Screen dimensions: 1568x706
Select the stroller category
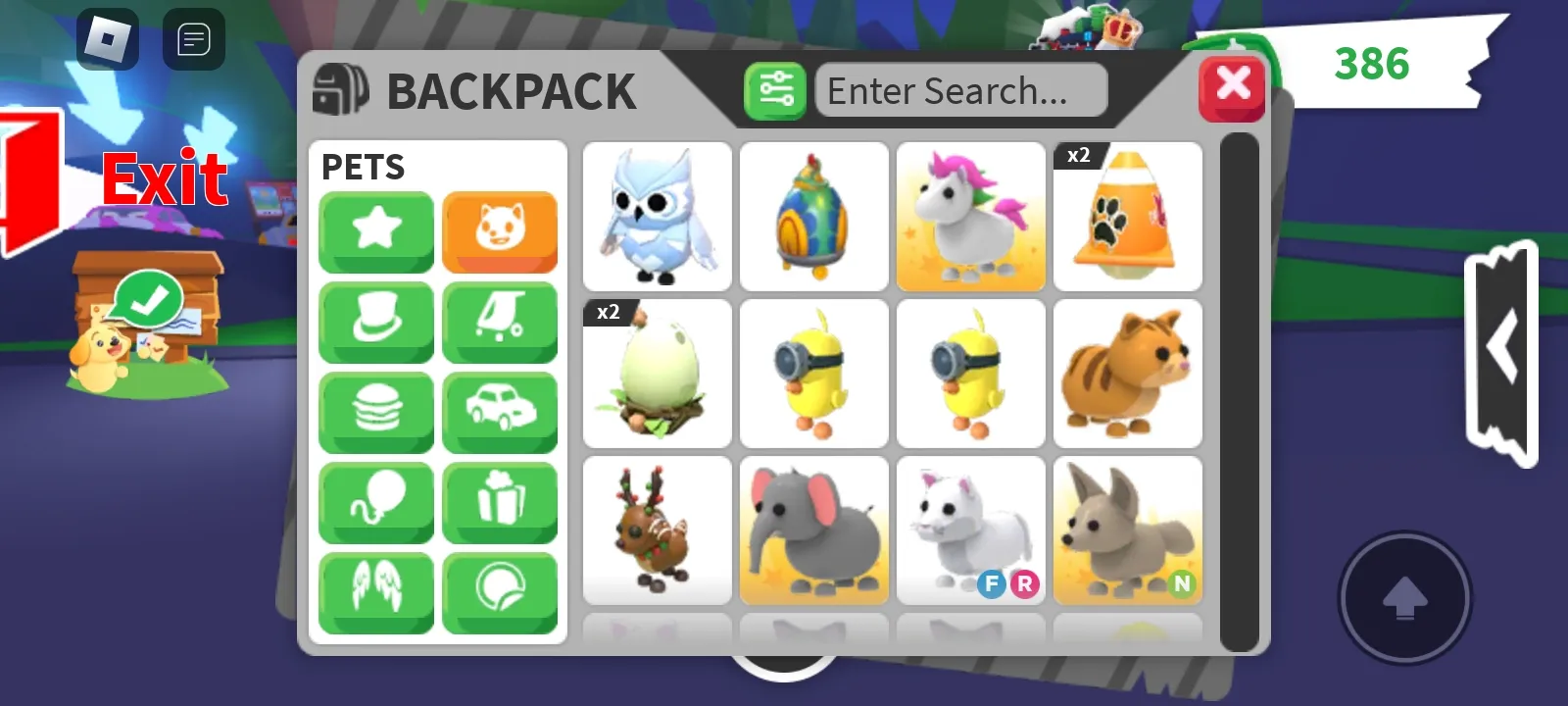(500, 323)
